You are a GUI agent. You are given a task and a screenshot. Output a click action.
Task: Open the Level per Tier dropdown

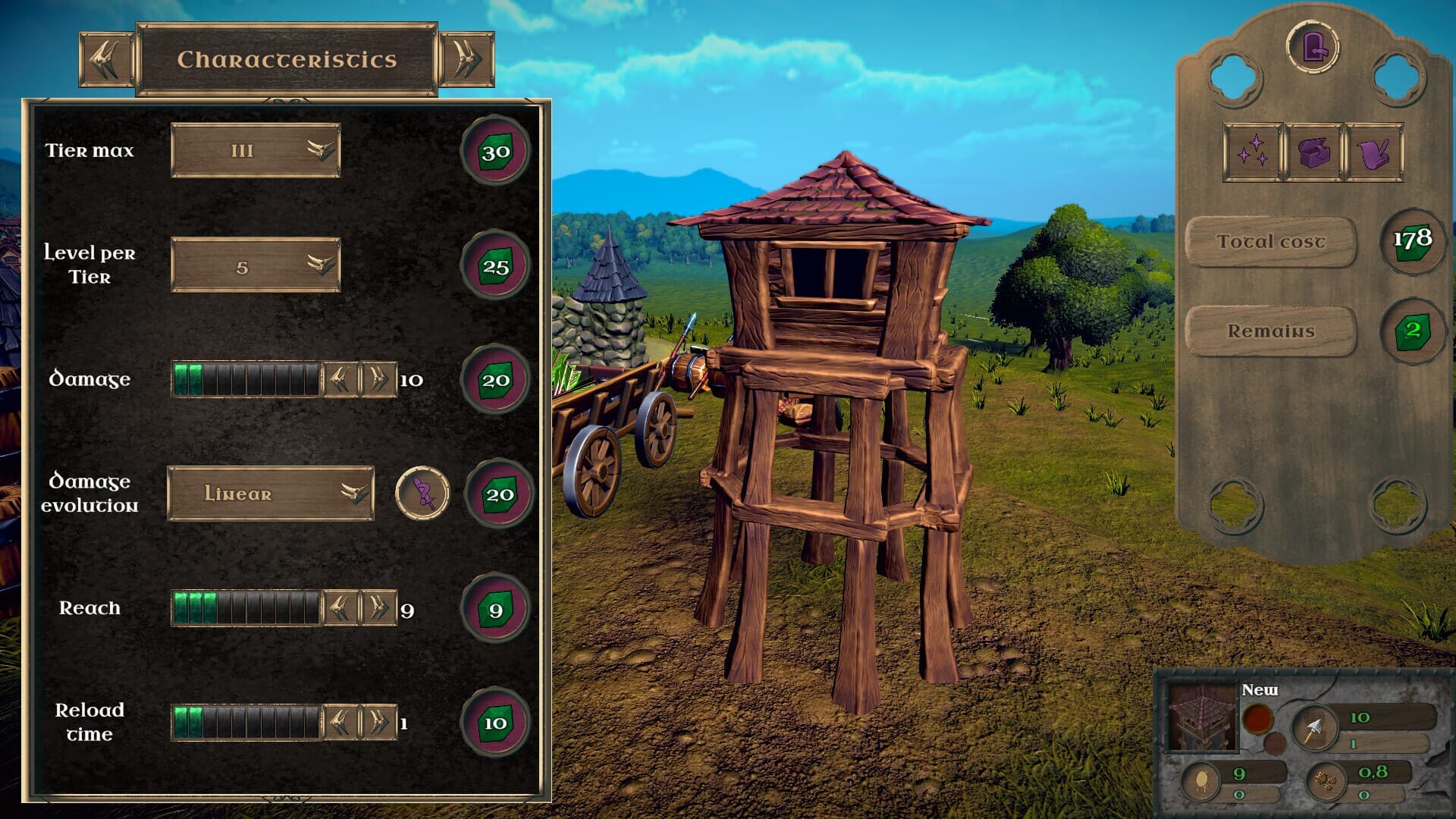pyautogui.click(x=256, y=265)
